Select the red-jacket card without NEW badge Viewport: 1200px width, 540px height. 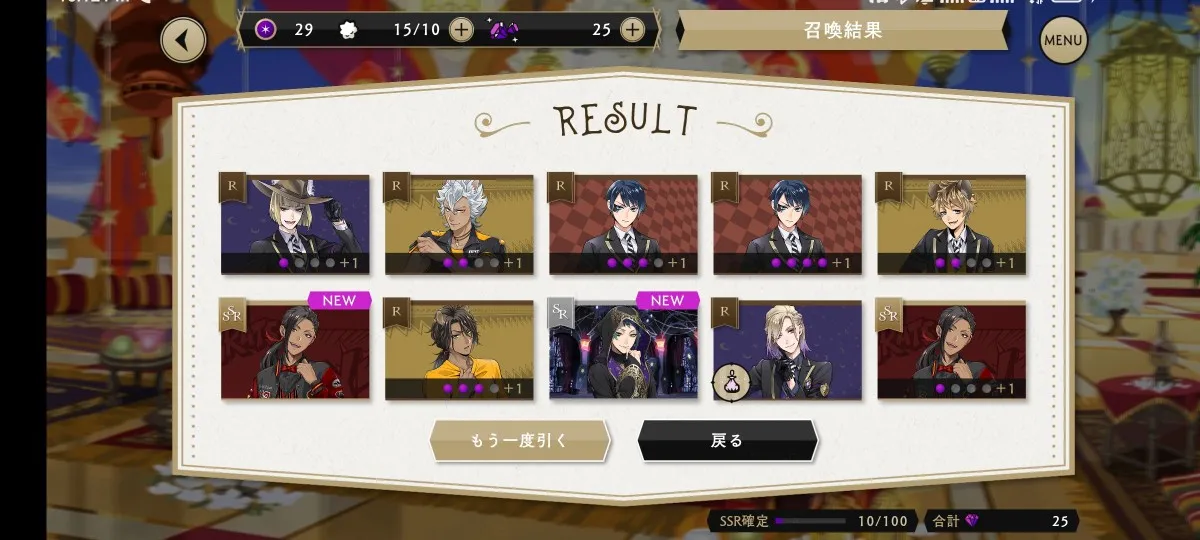coord(951,349)
